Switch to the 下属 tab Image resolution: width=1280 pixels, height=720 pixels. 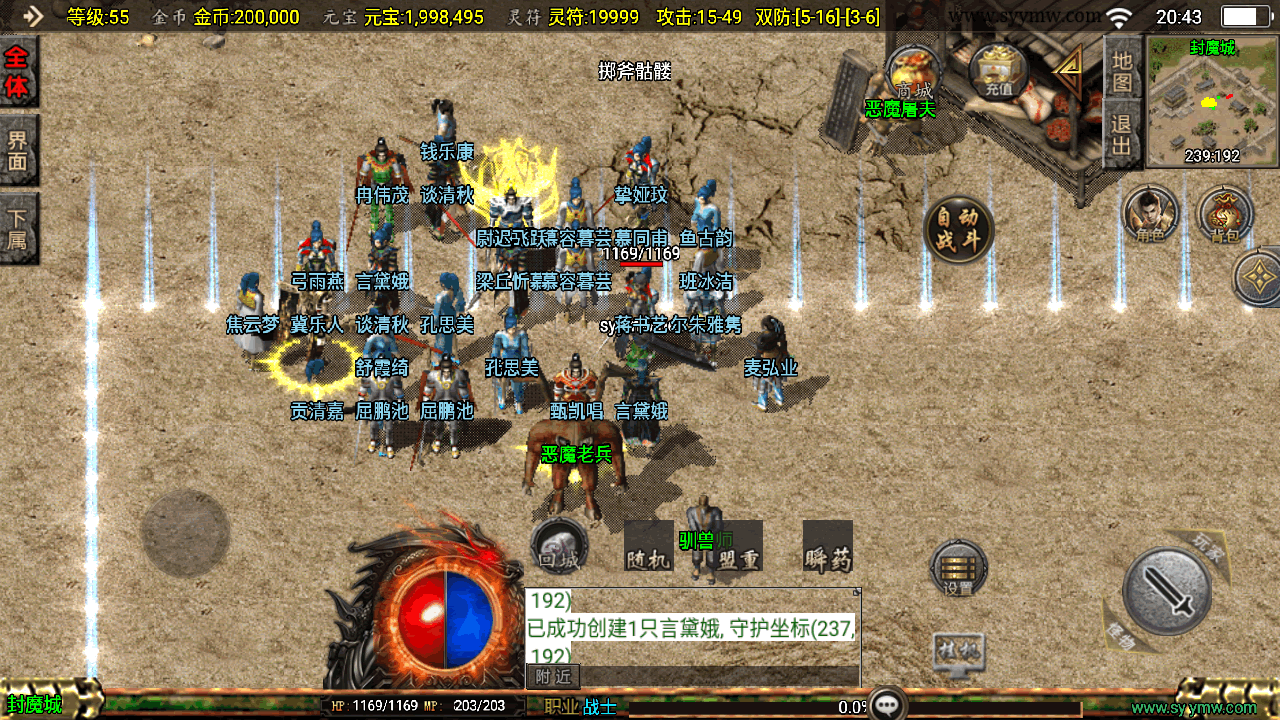17,227
